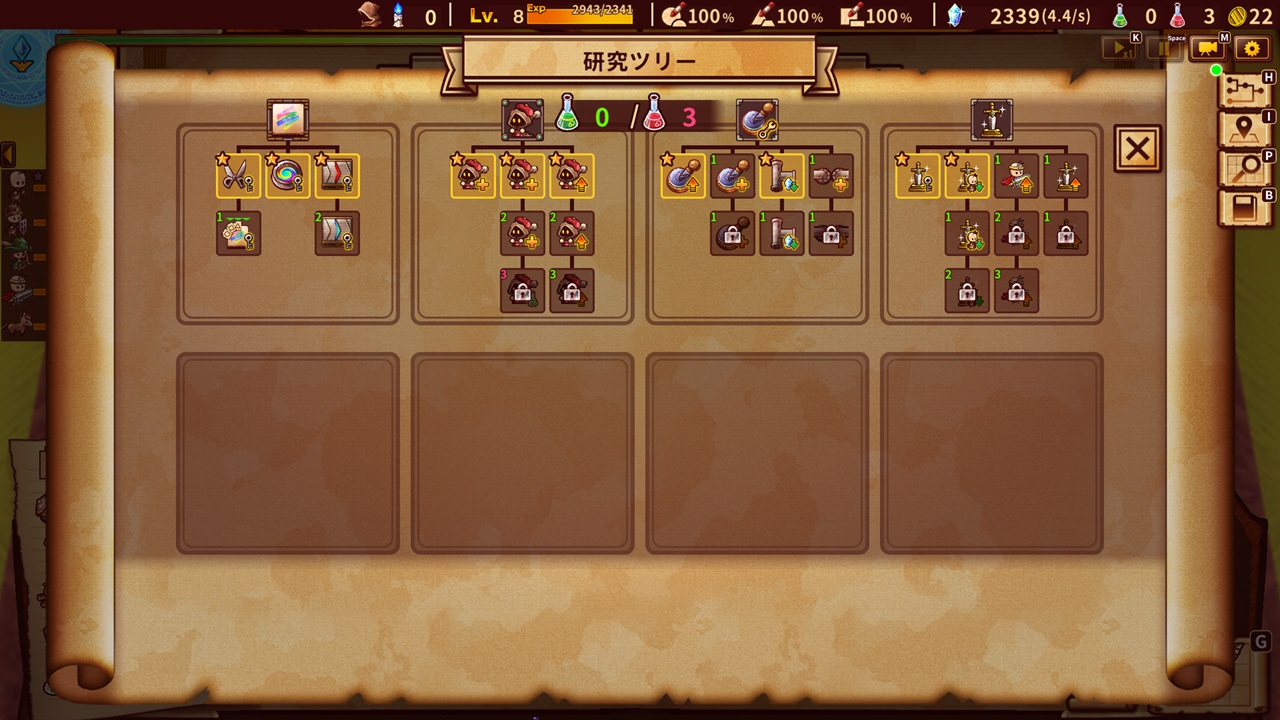Click the camera mode button
1280x720 pixels.
click(1208, 48)
